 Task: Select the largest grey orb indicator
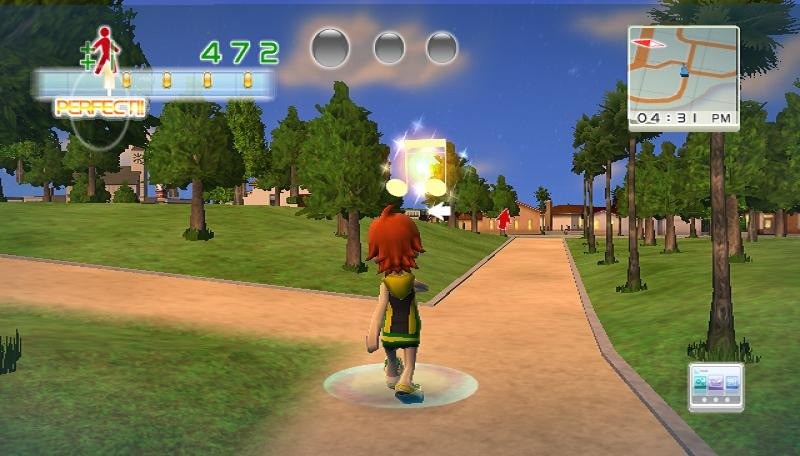click(329, 46)
